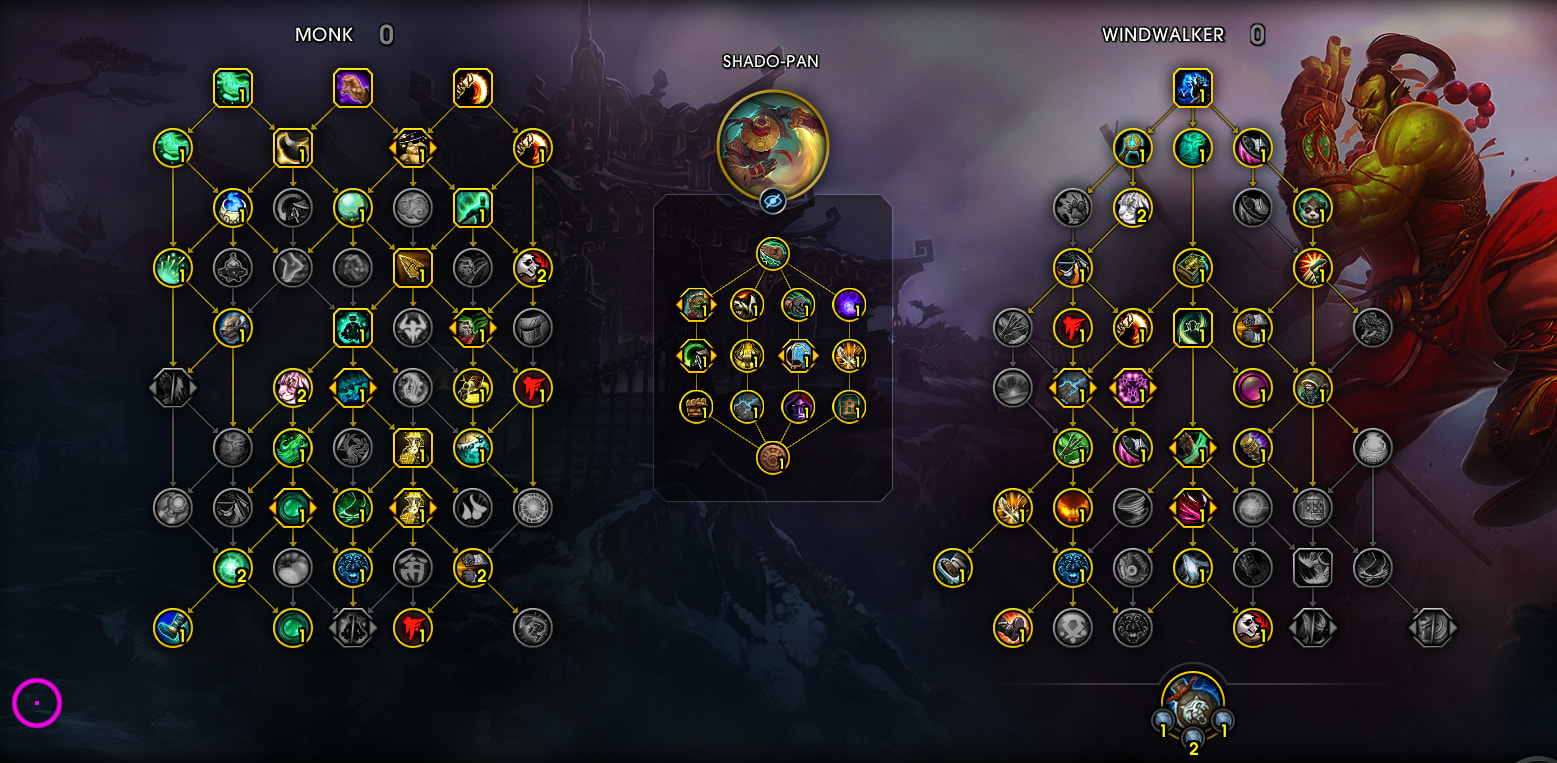The height and width of the screenshot is (763, 1557).
Task: Select the magenta orb Windwalker talent
Action: (1253, 388)
